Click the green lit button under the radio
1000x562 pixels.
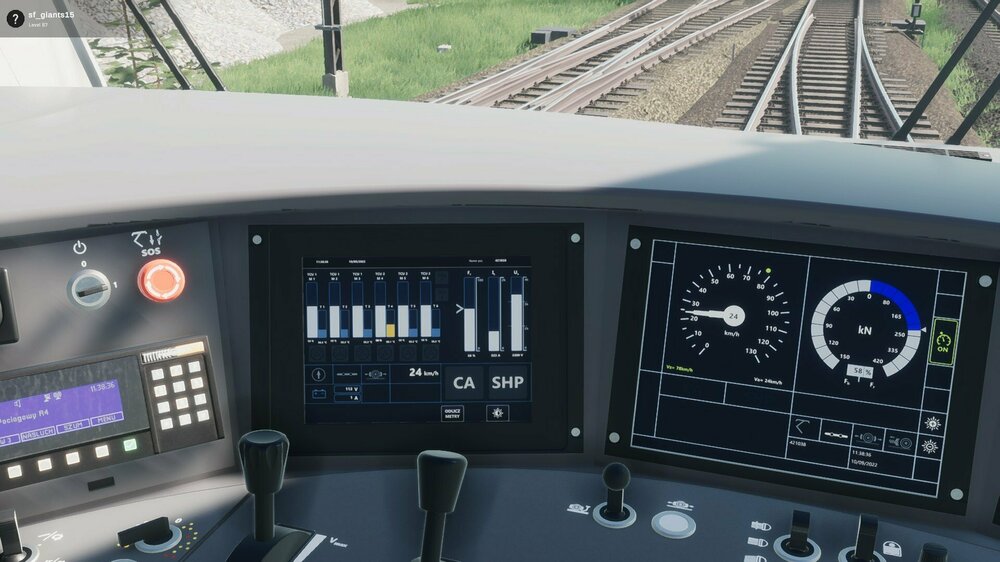tap(130, 445)
